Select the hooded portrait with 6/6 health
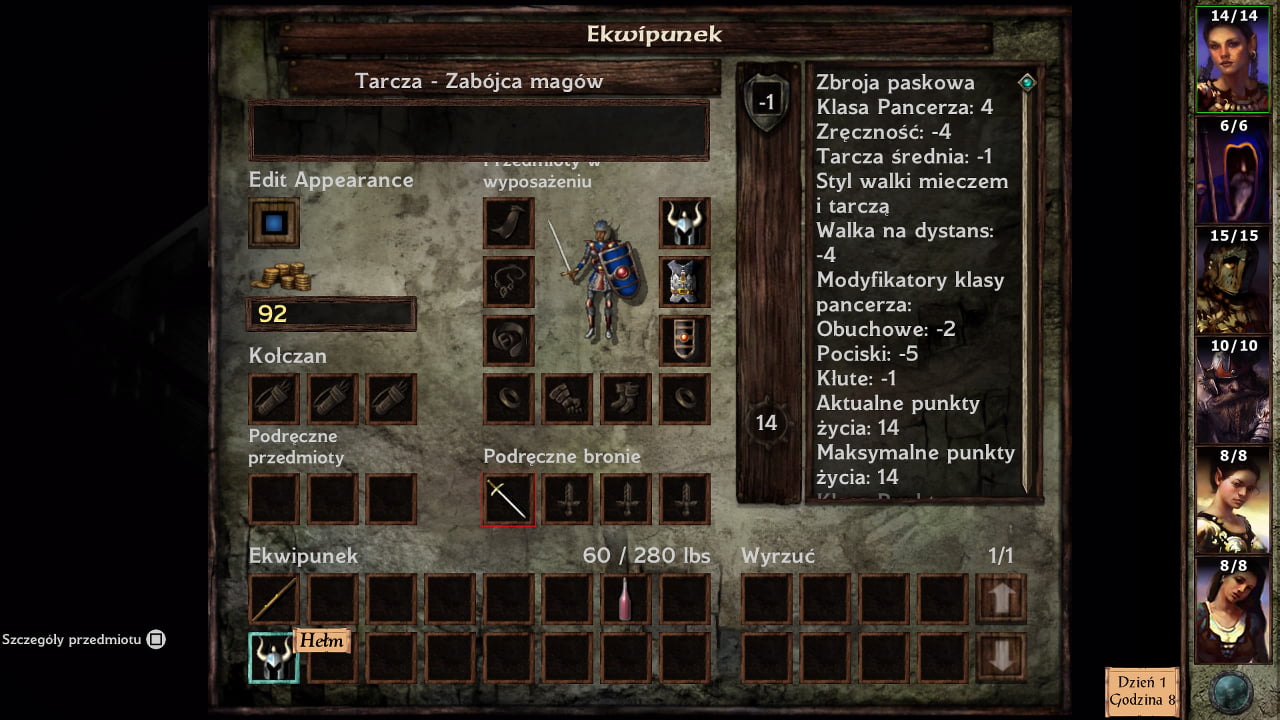This screenshot has width=1280, height=720. click(1233, 171)
